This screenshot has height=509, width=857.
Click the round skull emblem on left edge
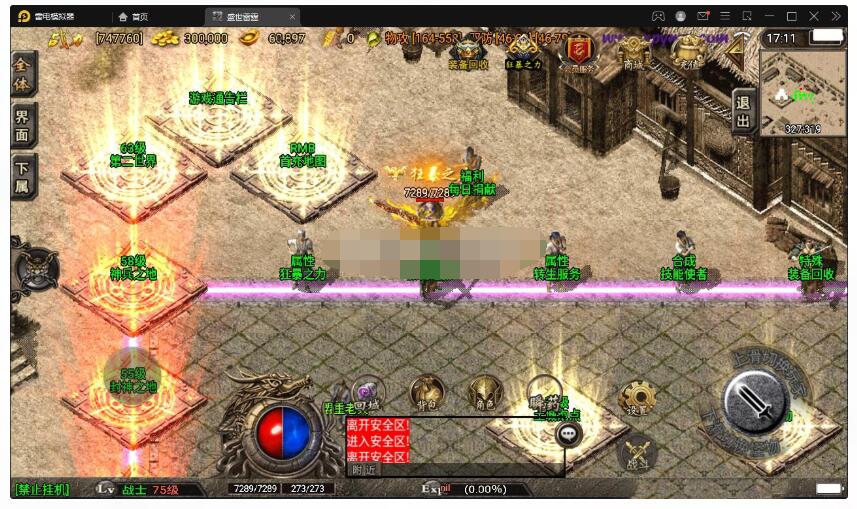coord(34,268)
